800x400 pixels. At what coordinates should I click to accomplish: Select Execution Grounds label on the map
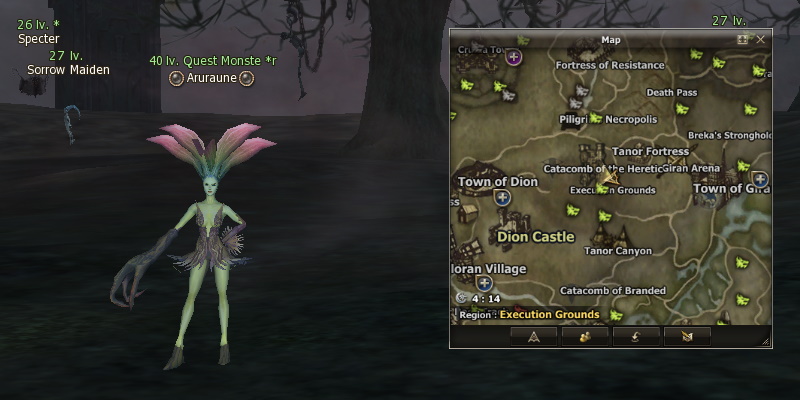tap(612, 190)
